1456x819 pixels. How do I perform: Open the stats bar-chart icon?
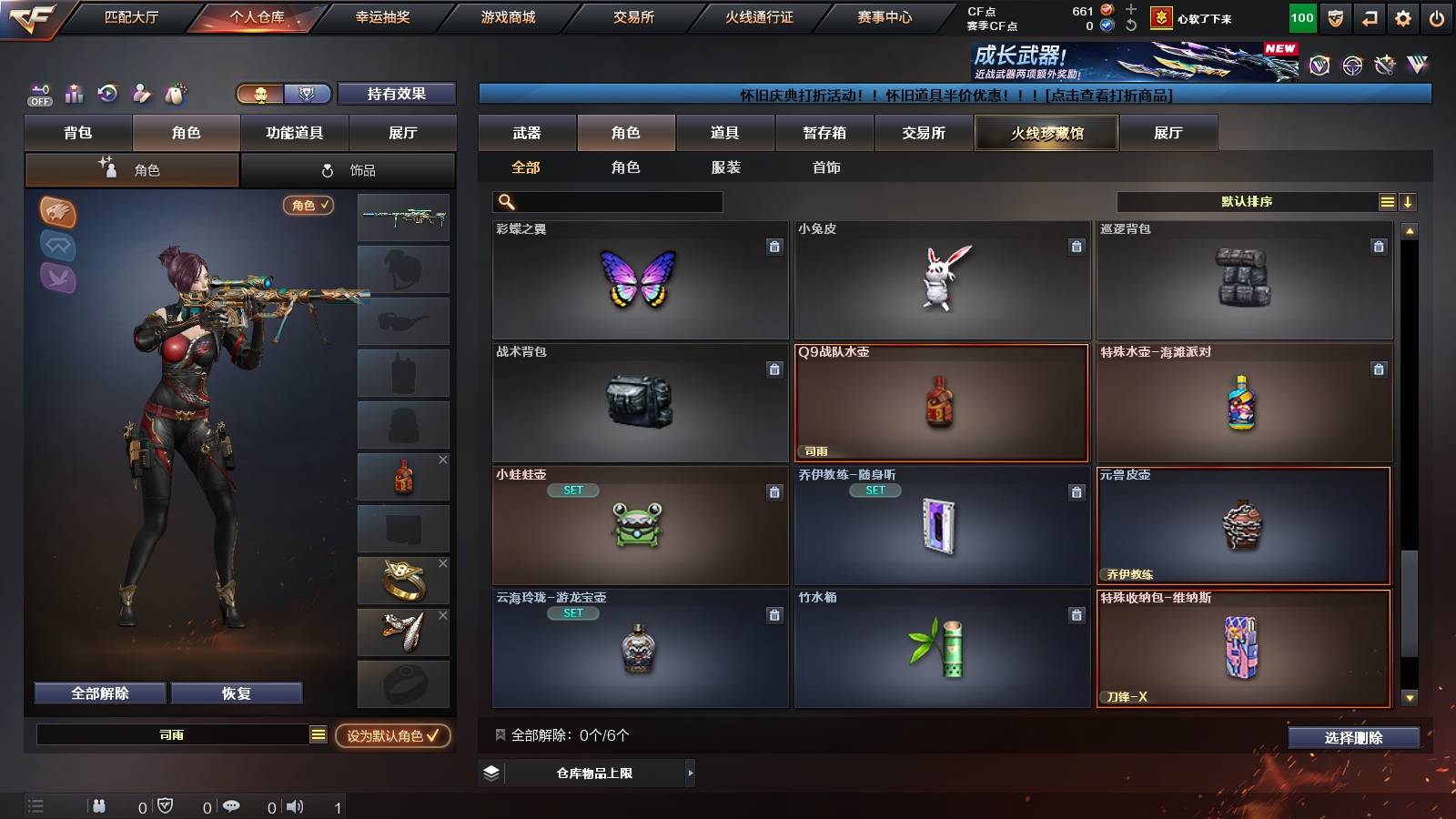[x=73, y=94]
